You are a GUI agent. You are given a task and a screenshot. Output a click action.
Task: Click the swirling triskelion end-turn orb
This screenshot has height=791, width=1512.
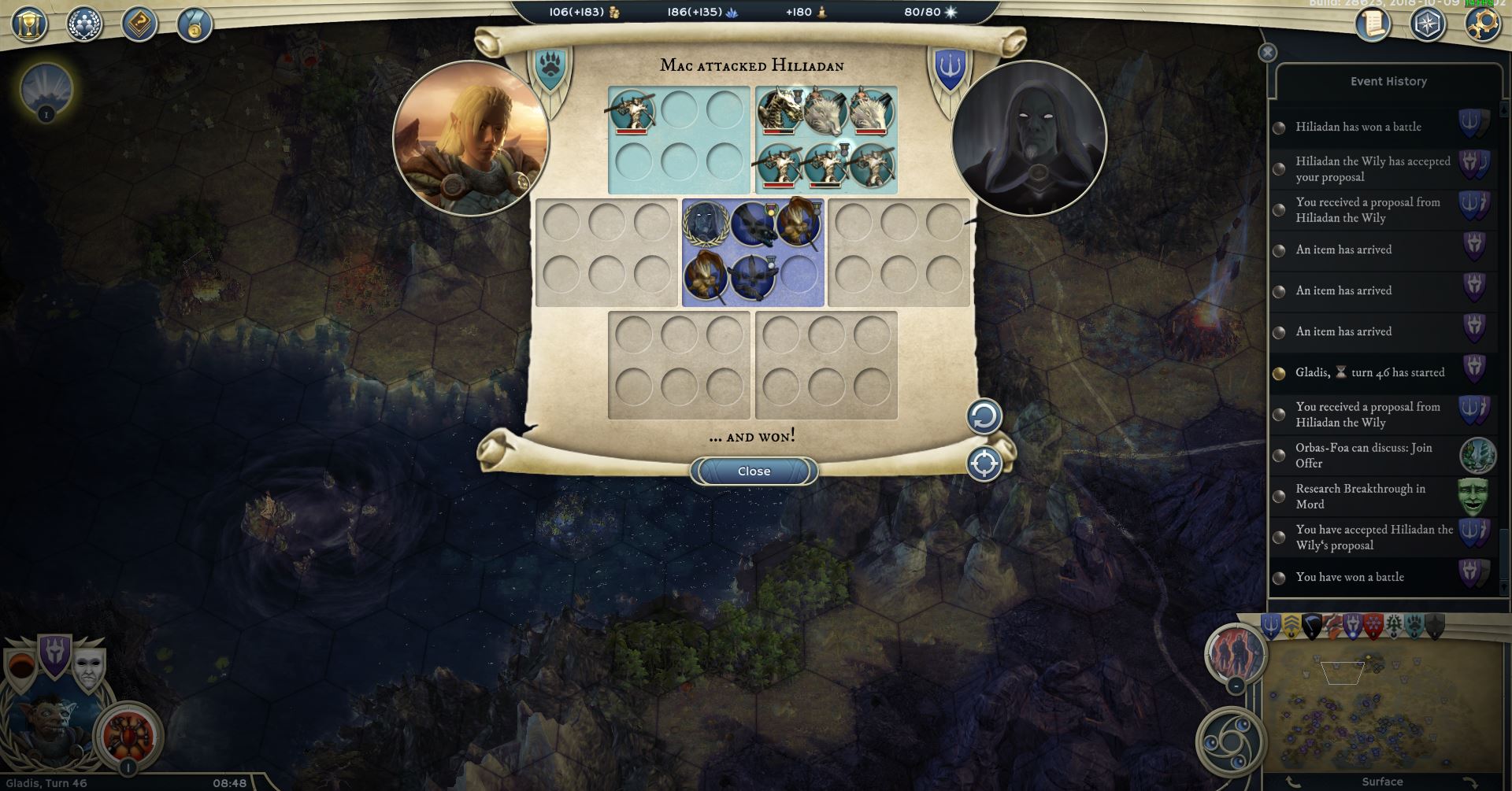[1230, 741]
